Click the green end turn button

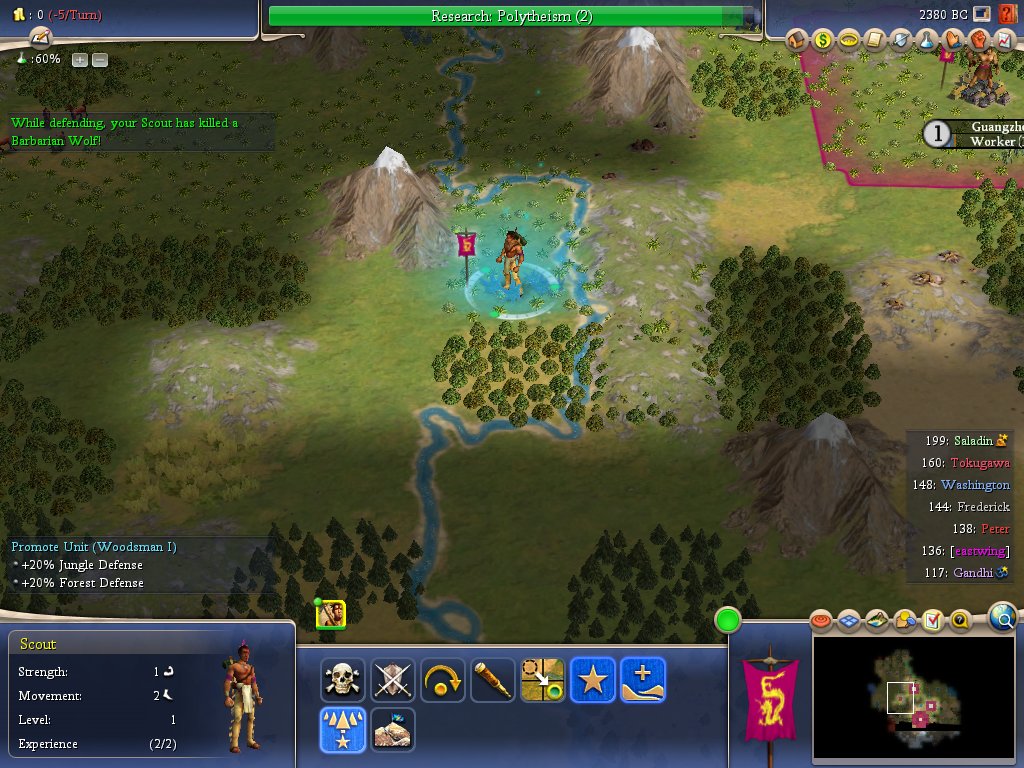point(727,621)
